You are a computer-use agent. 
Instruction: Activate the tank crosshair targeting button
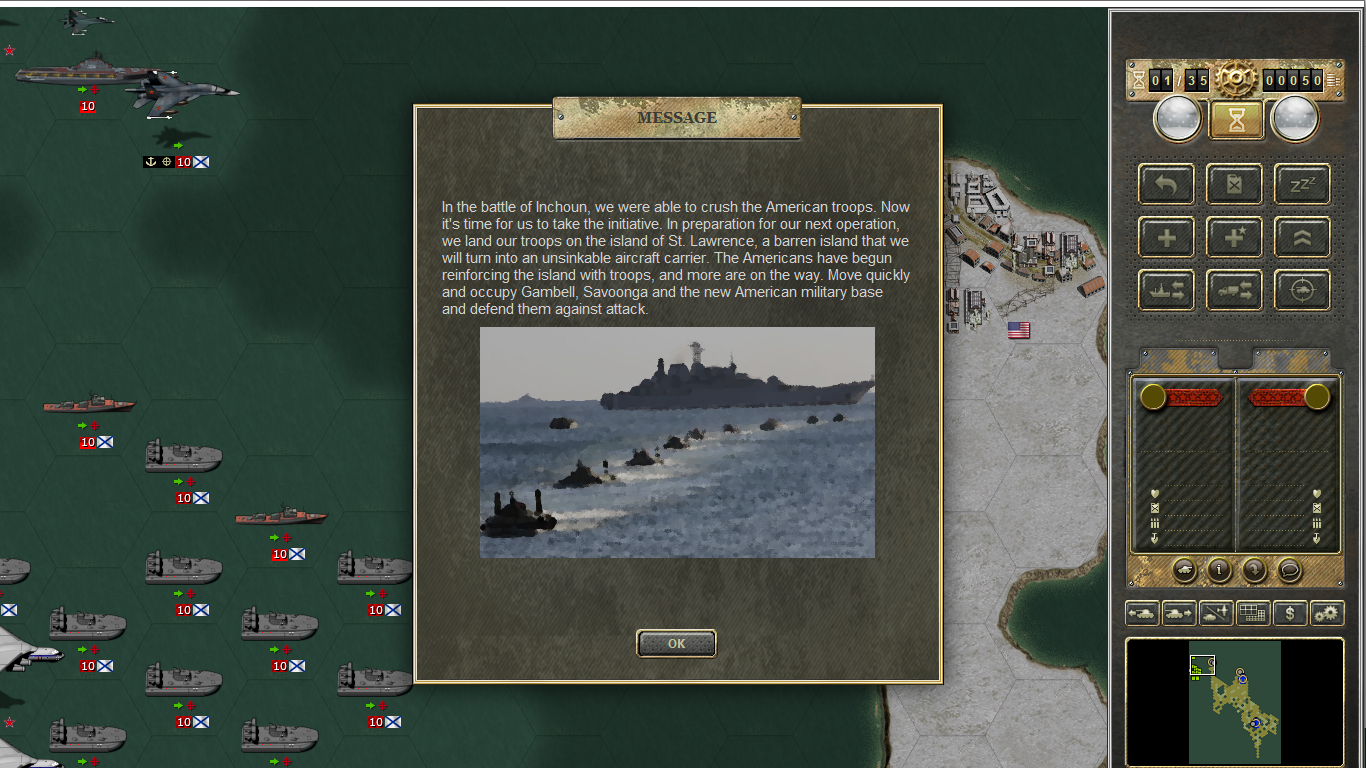[x=1302, y=290]
